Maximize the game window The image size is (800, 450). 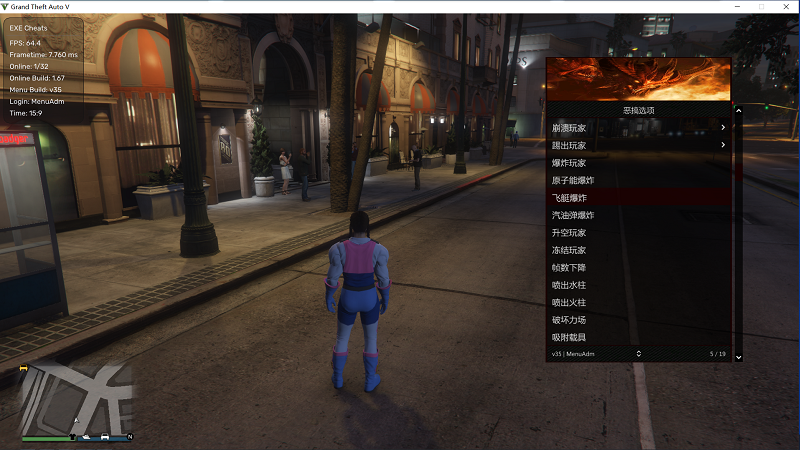click(761, 6)
